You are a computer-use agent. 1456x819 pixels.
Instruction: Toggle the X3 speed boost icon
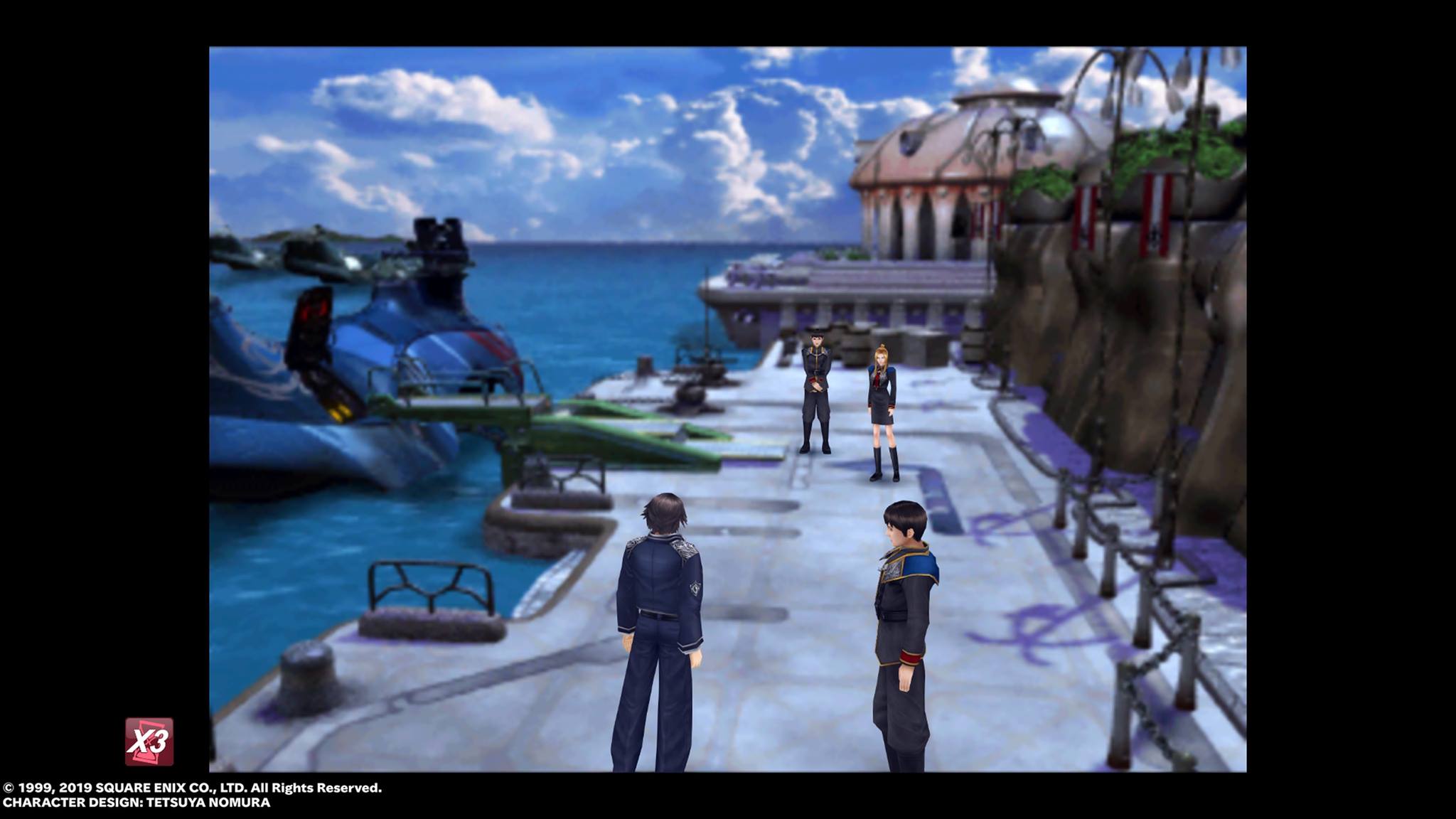(x=149, y=742)
